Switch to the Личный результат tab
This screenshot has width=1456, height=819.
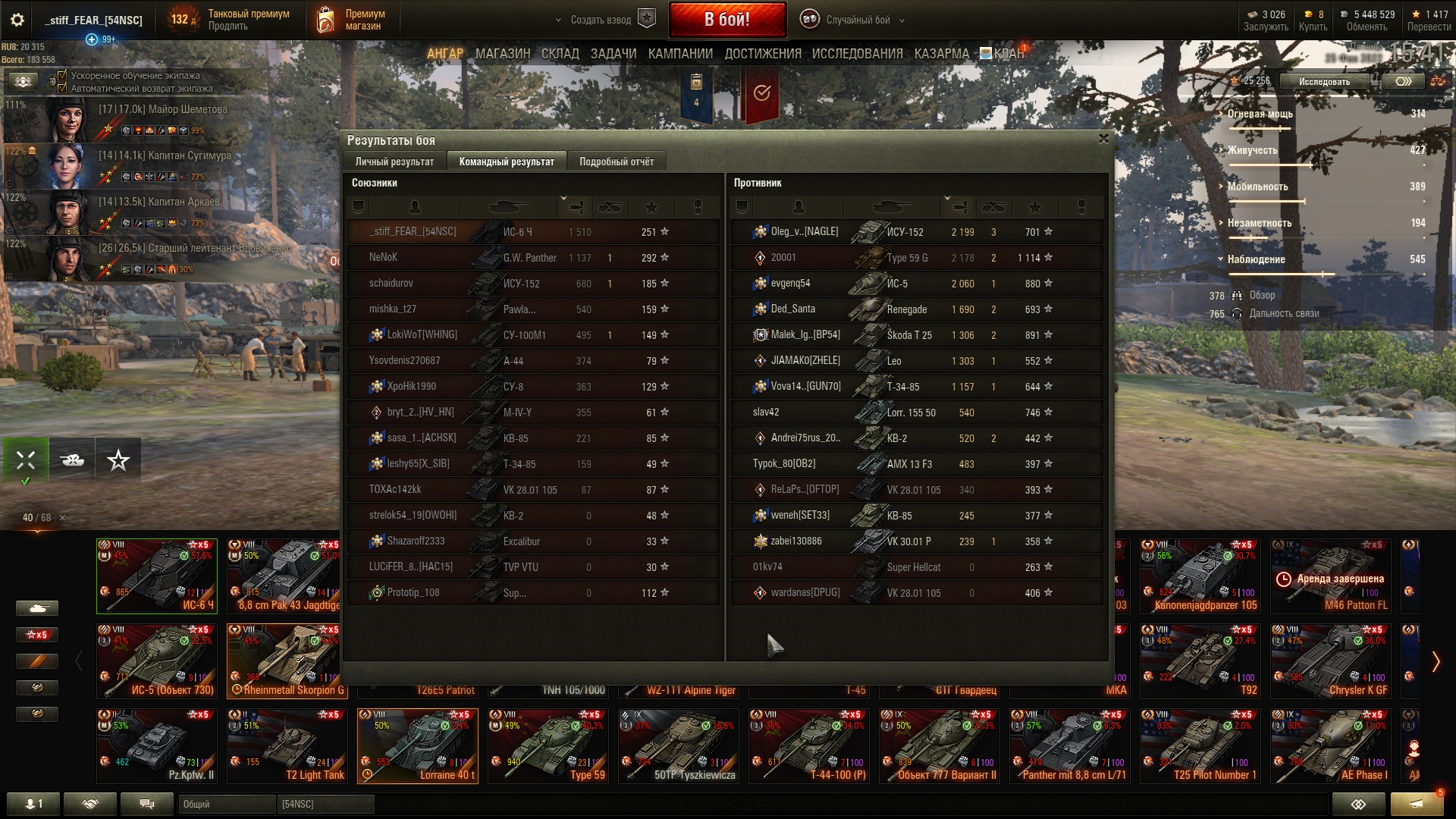pos(394,162)
